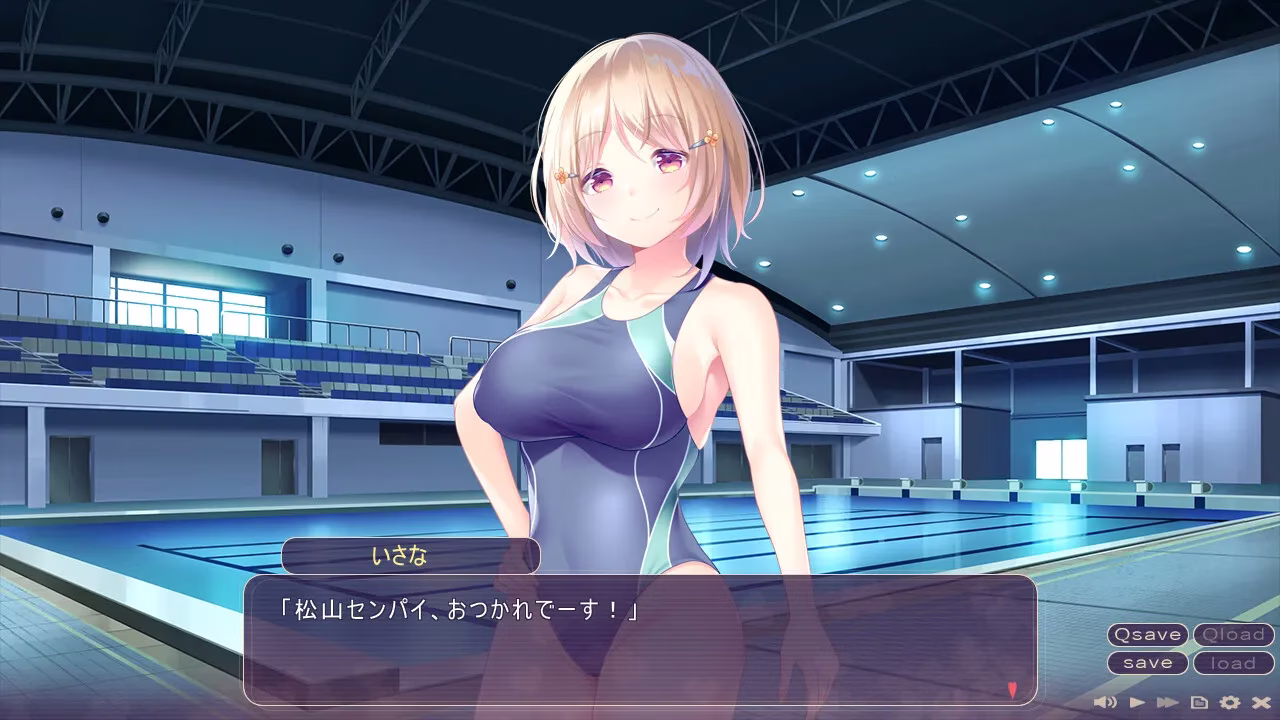Screen dimensions: 1280x720
Task: Replay voice with the speaker icon
Action: 1106,702
